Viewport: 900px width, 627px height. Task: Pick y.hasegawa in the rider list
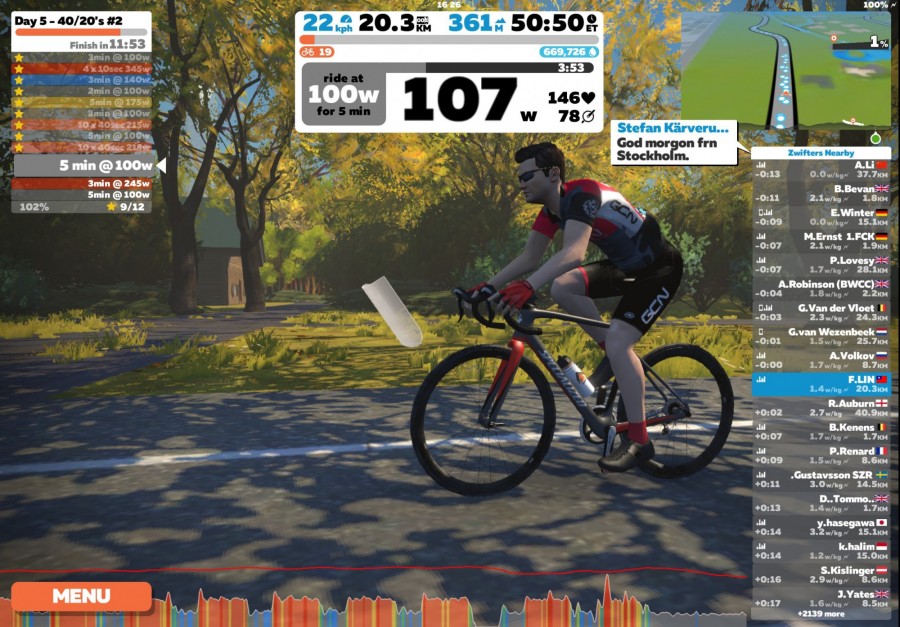pyautogui.click(x=821, y=527)
